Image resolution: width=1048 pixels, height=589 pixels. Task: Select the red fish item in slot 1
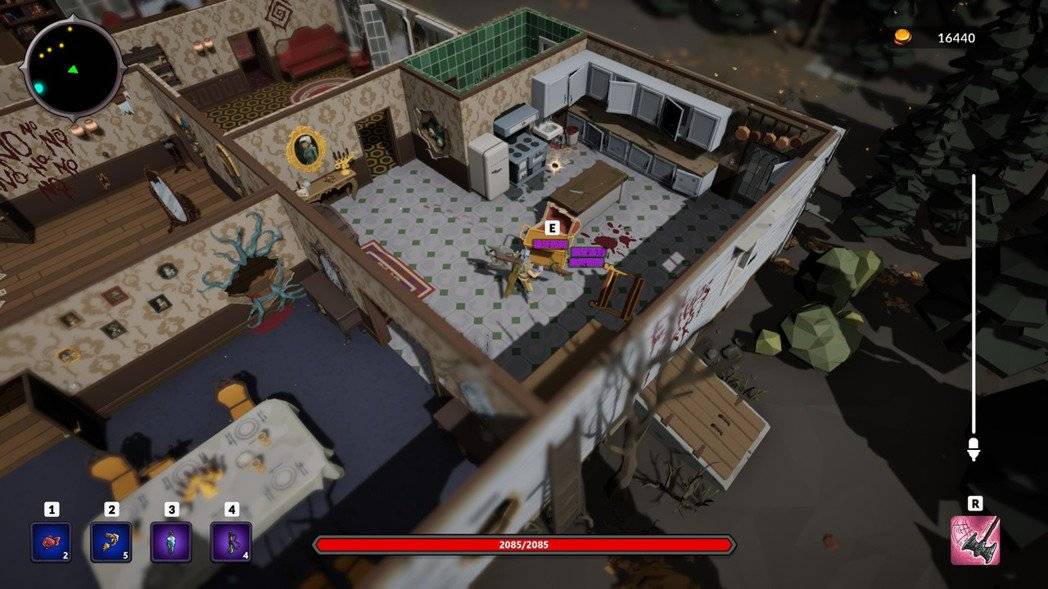(50, 542)
